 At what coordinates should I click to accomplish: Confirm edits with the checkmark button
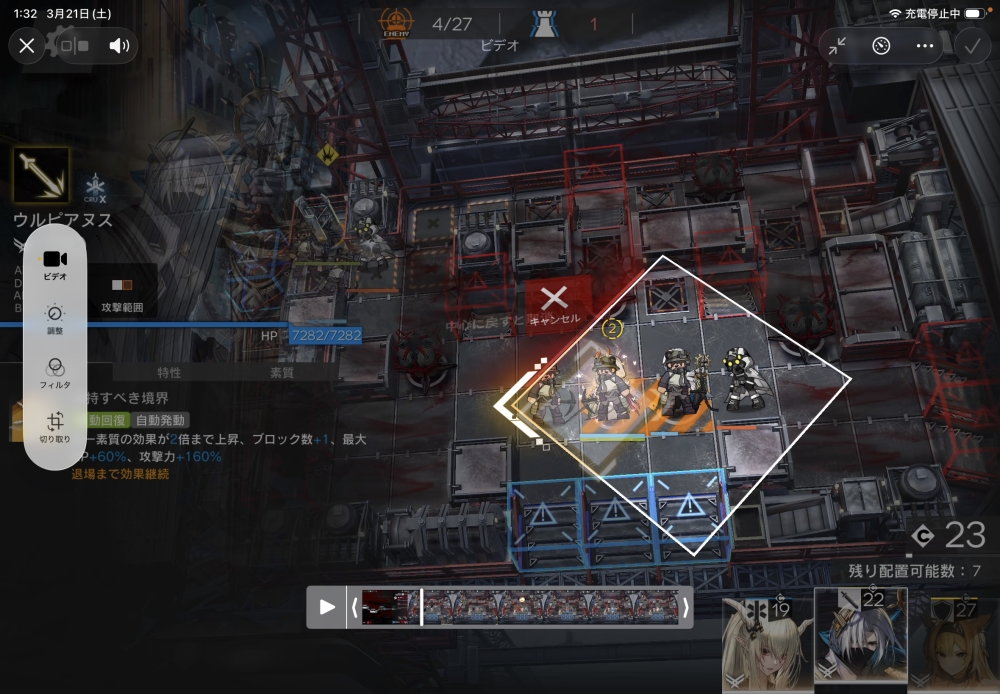pos(969,45)
